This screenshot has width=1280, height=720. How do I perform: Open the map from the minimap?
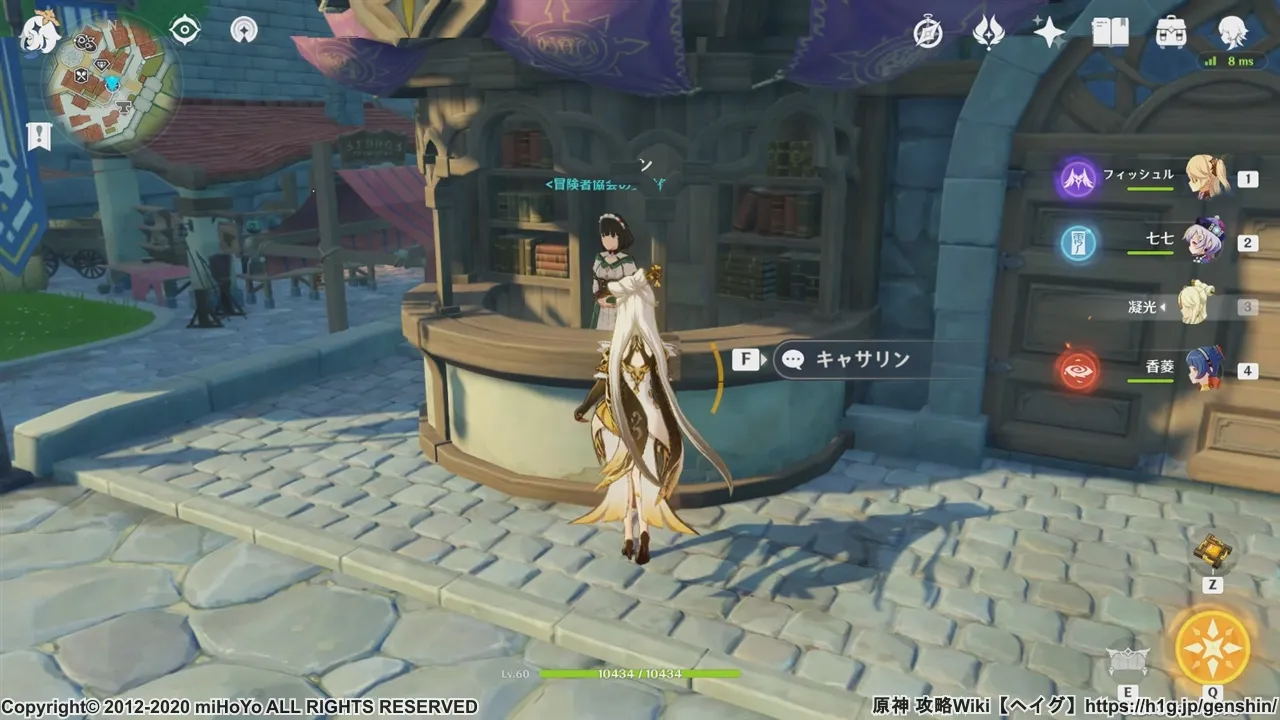[110, 83]
